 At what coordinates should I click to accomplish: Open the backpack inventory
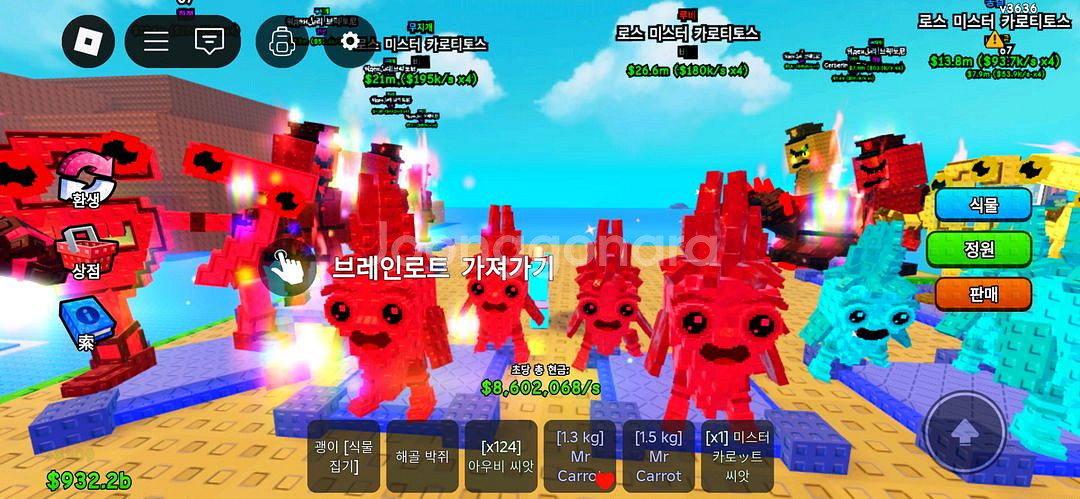282,41
